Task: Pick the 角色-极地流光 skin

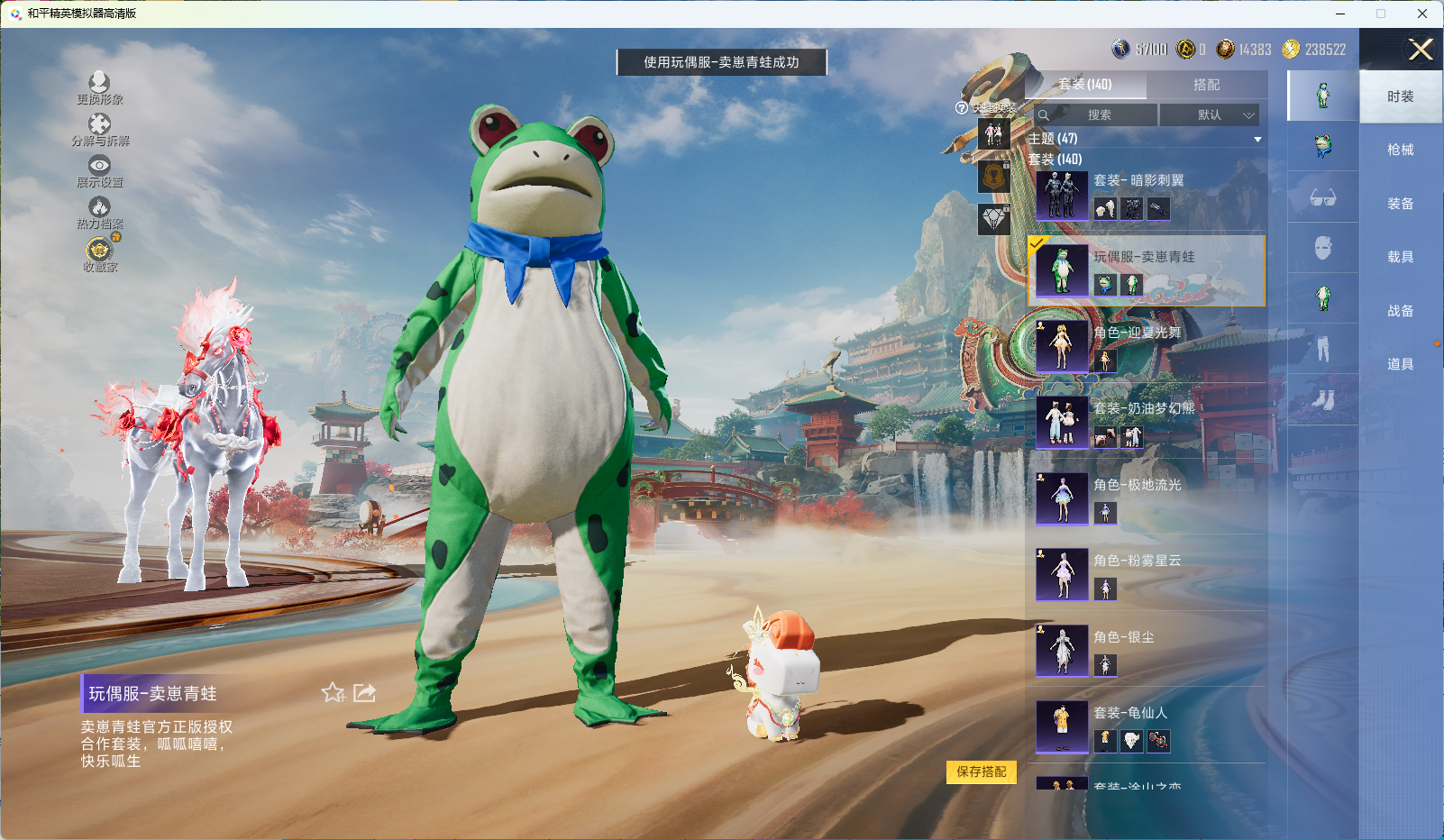Action: pyautogui.click(x=1147, y=499)
